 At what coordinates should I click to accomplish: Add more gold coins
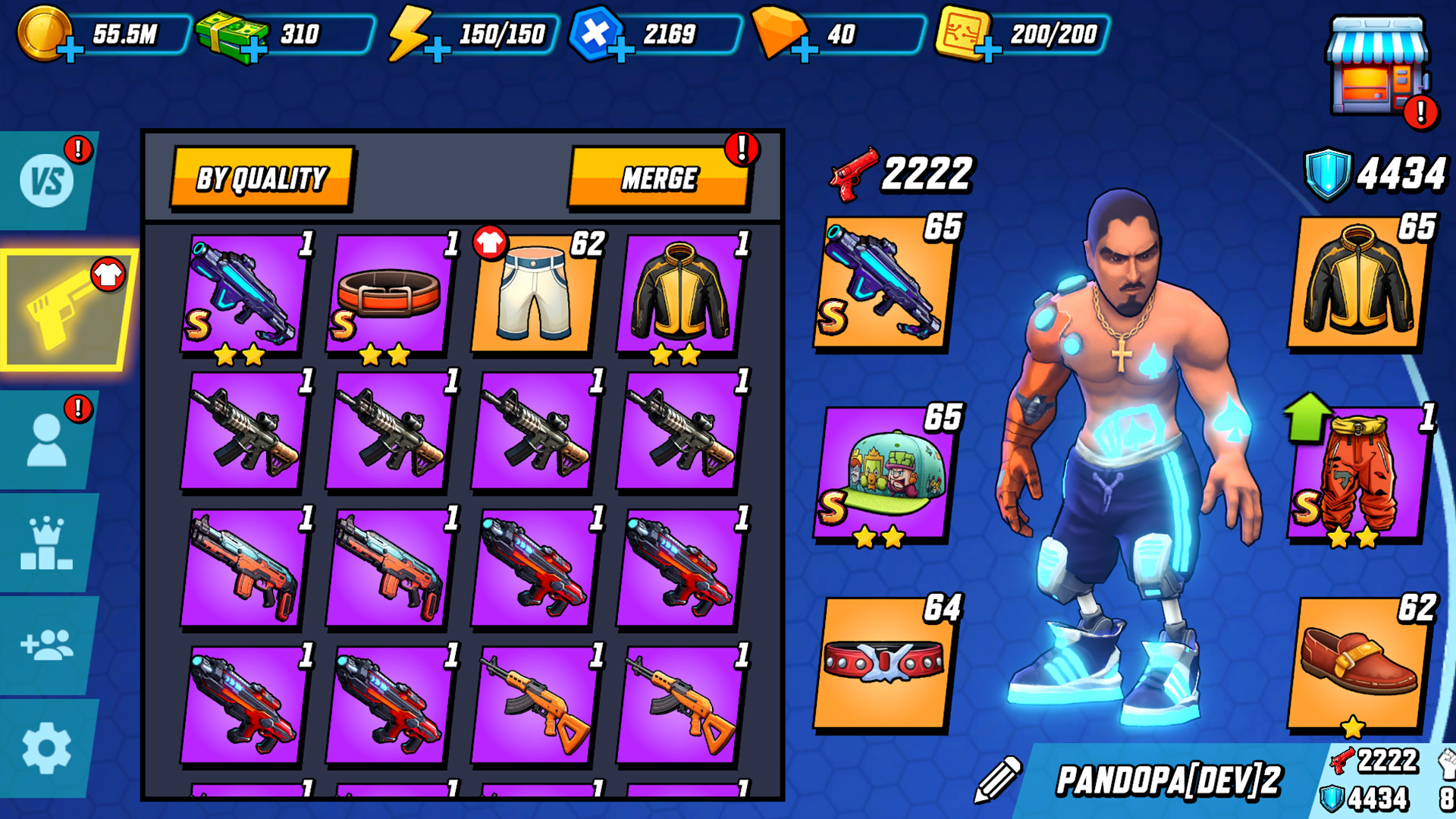click(x=71, y=51)
